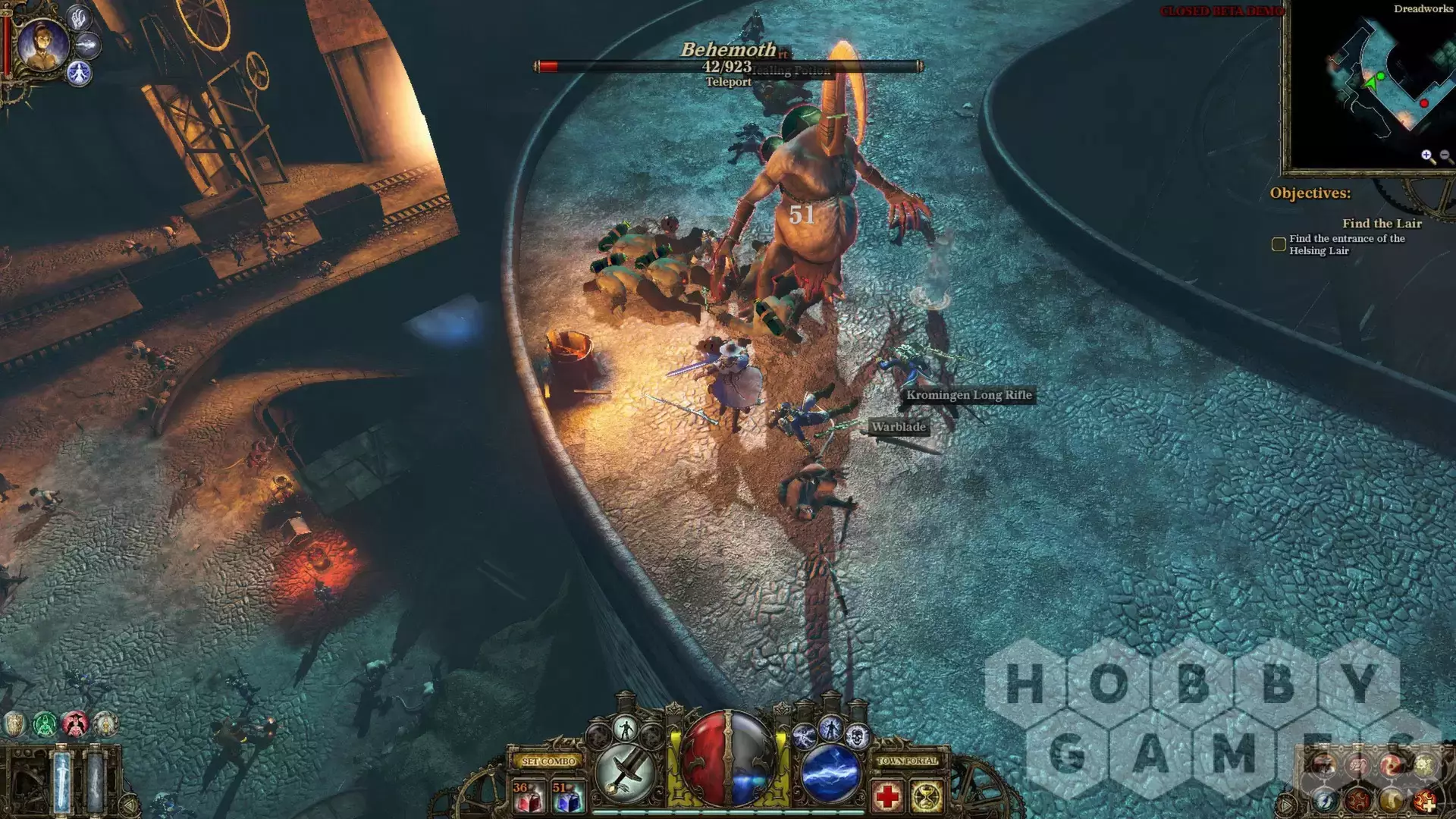
Task: Select the sword attack skill orb
Action: [625, 773]
